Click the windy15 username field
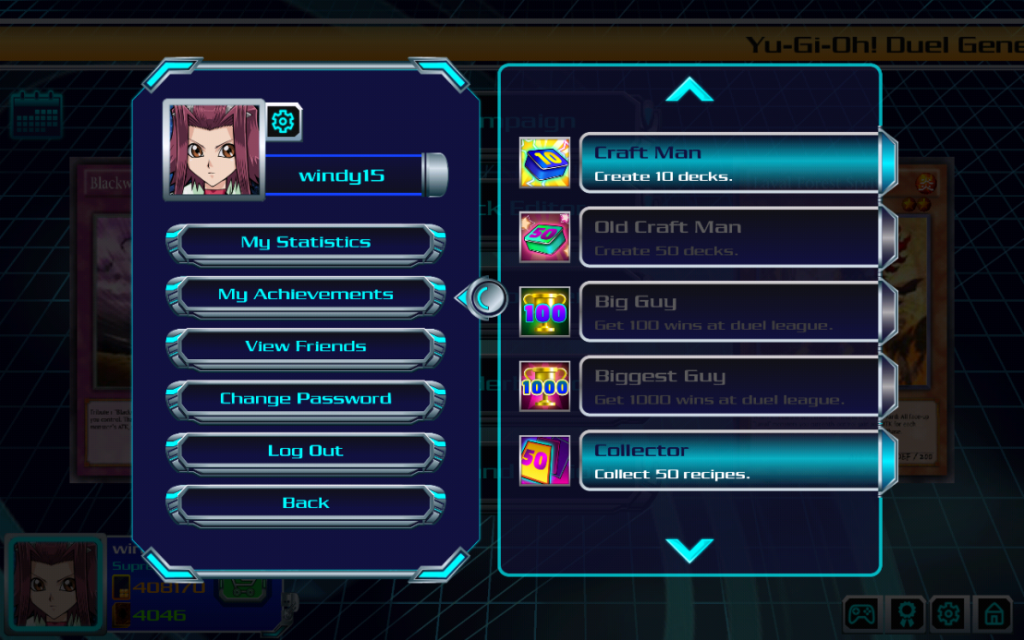The height and width of the screenshot is (640, 1024). pos(342,177)
